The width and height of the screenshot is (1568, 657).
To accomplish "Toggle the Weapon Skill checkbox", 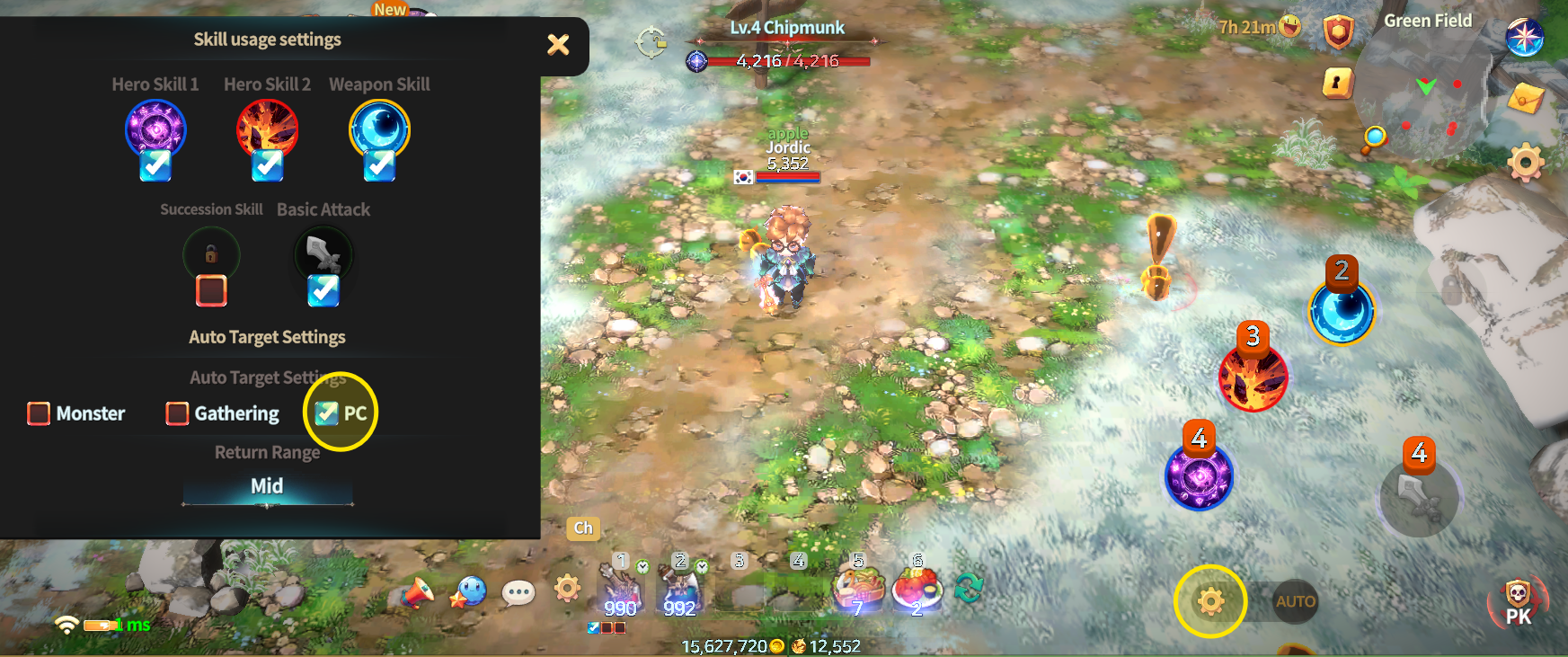I will 379,165.
